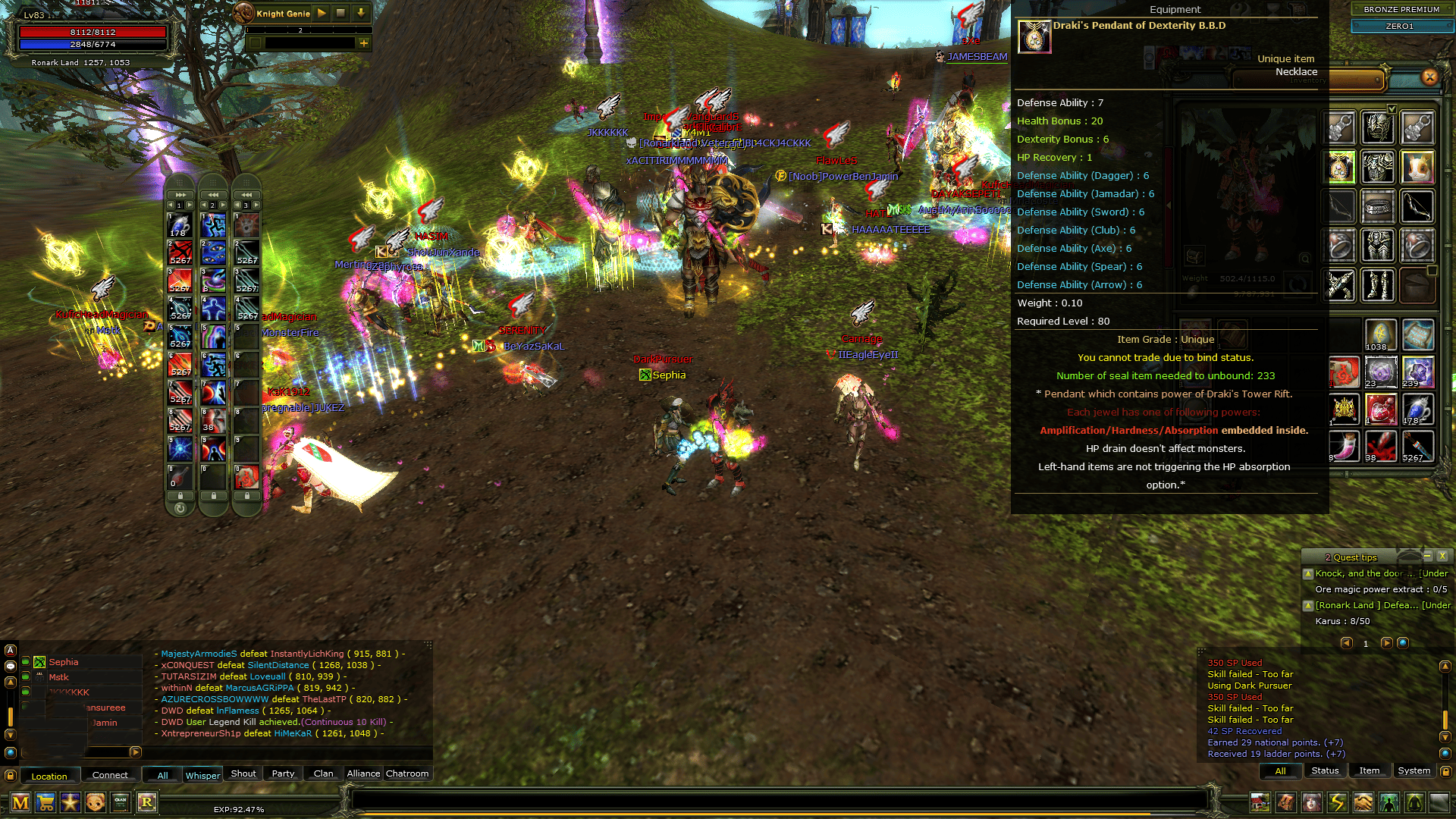Minimize the Quest tips panel
The image size is (1456, 819).
[x=1427, y=556]
